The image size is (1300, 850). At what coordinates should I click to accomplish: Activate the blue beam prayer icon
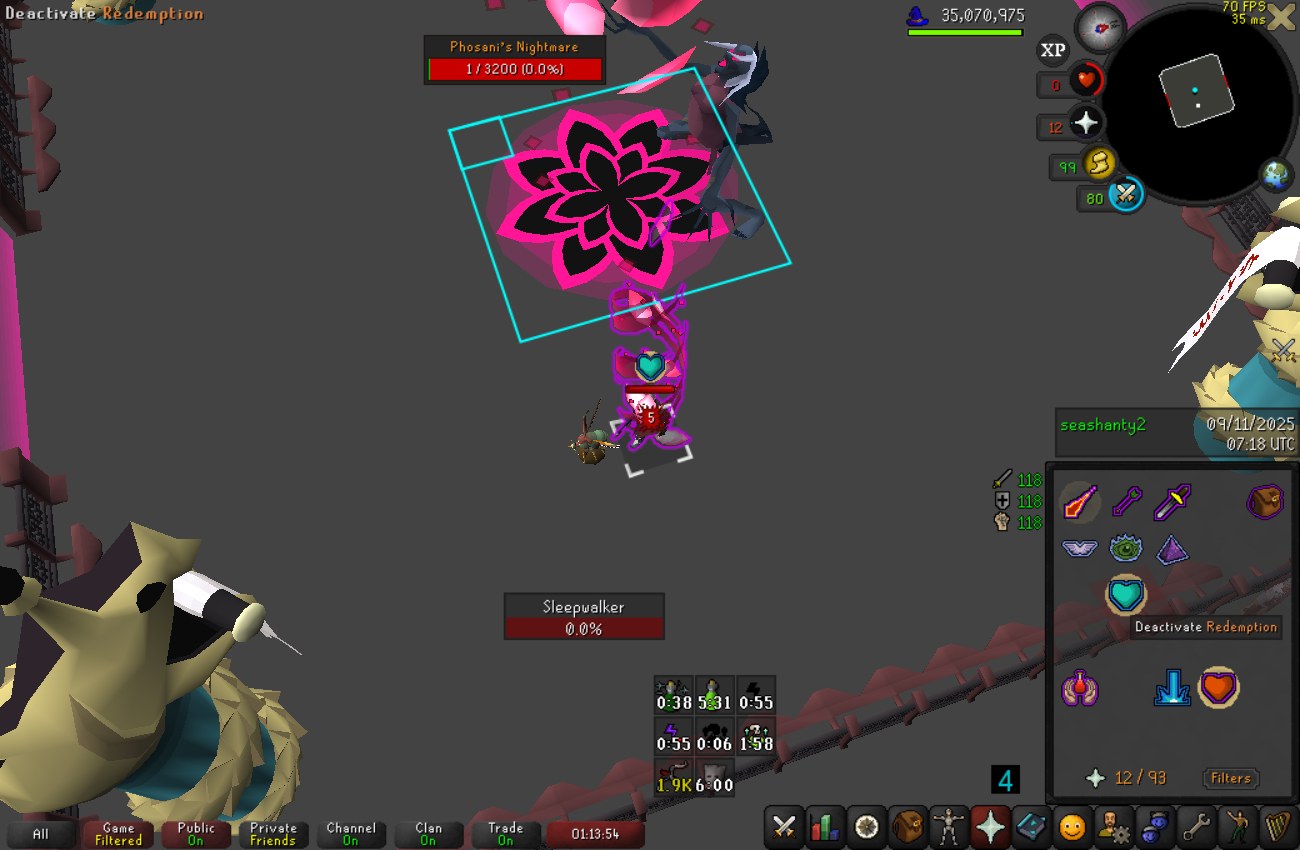point(1172,689)
